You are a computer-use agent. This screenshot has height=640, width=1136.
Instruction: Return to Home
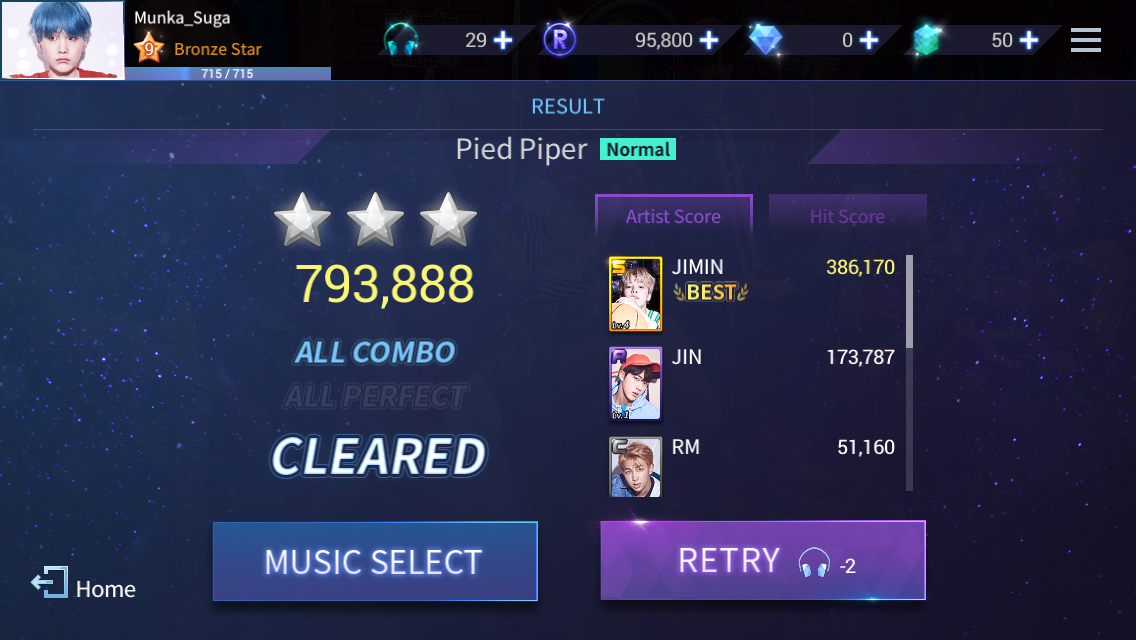84,587
